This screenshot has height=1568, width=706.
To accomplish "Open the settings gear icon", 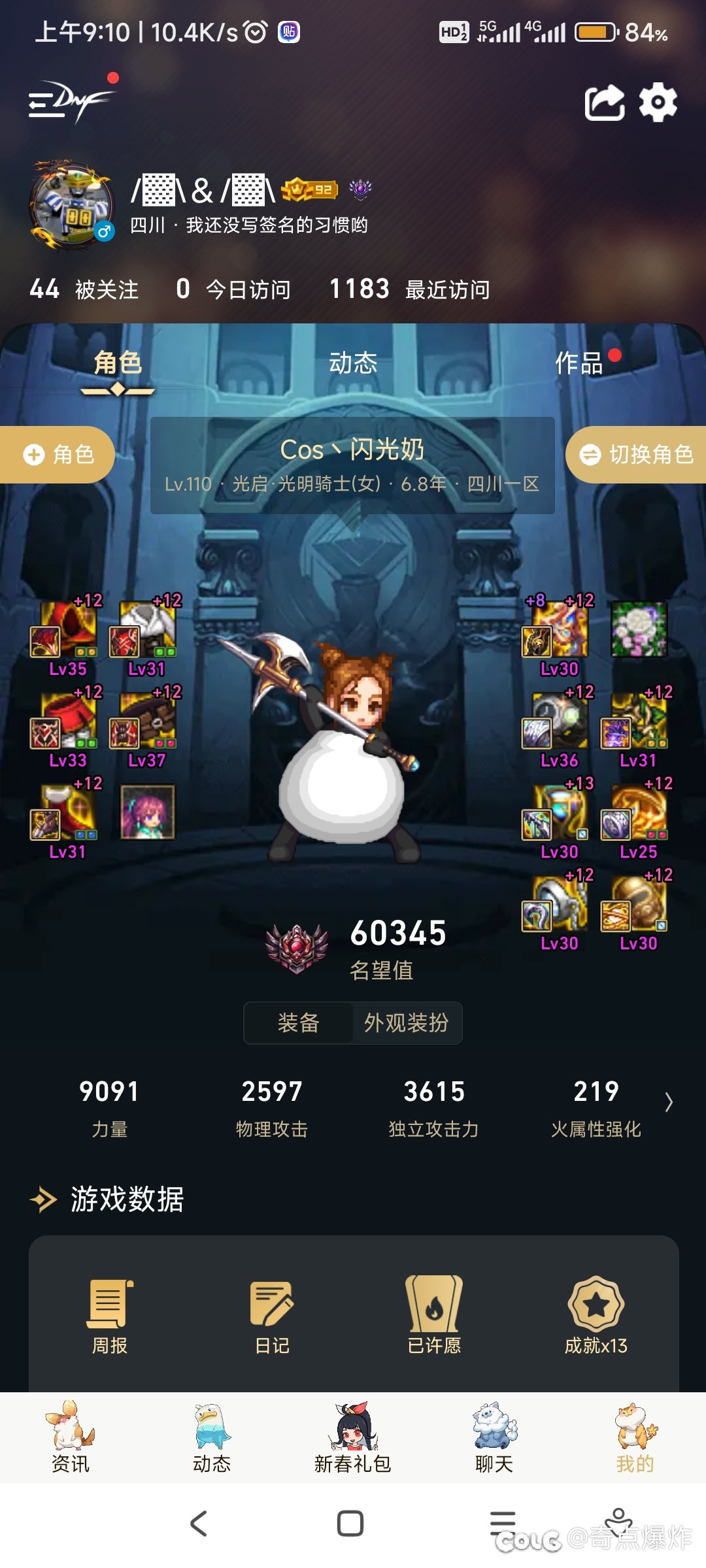I will [658, 102].
